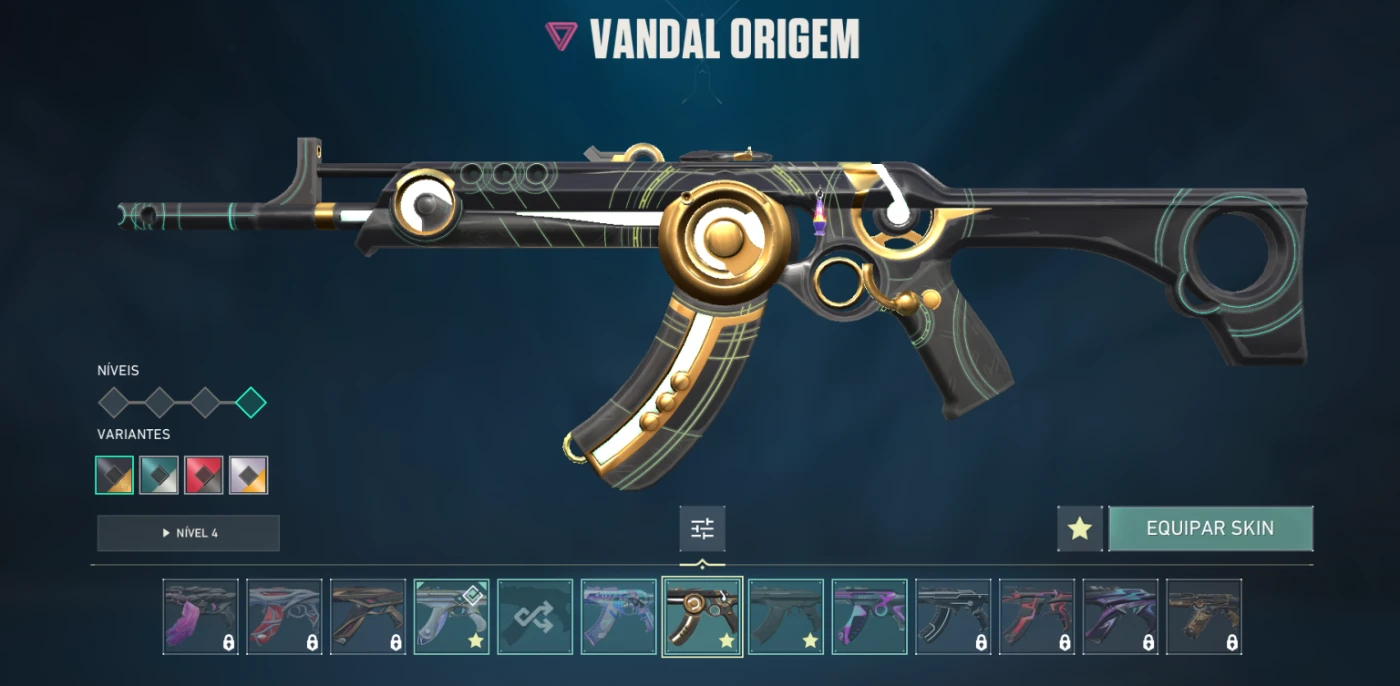
Task: Pick the white Vandal thumbnail with diamond badge
Action: tap(452, 616)
